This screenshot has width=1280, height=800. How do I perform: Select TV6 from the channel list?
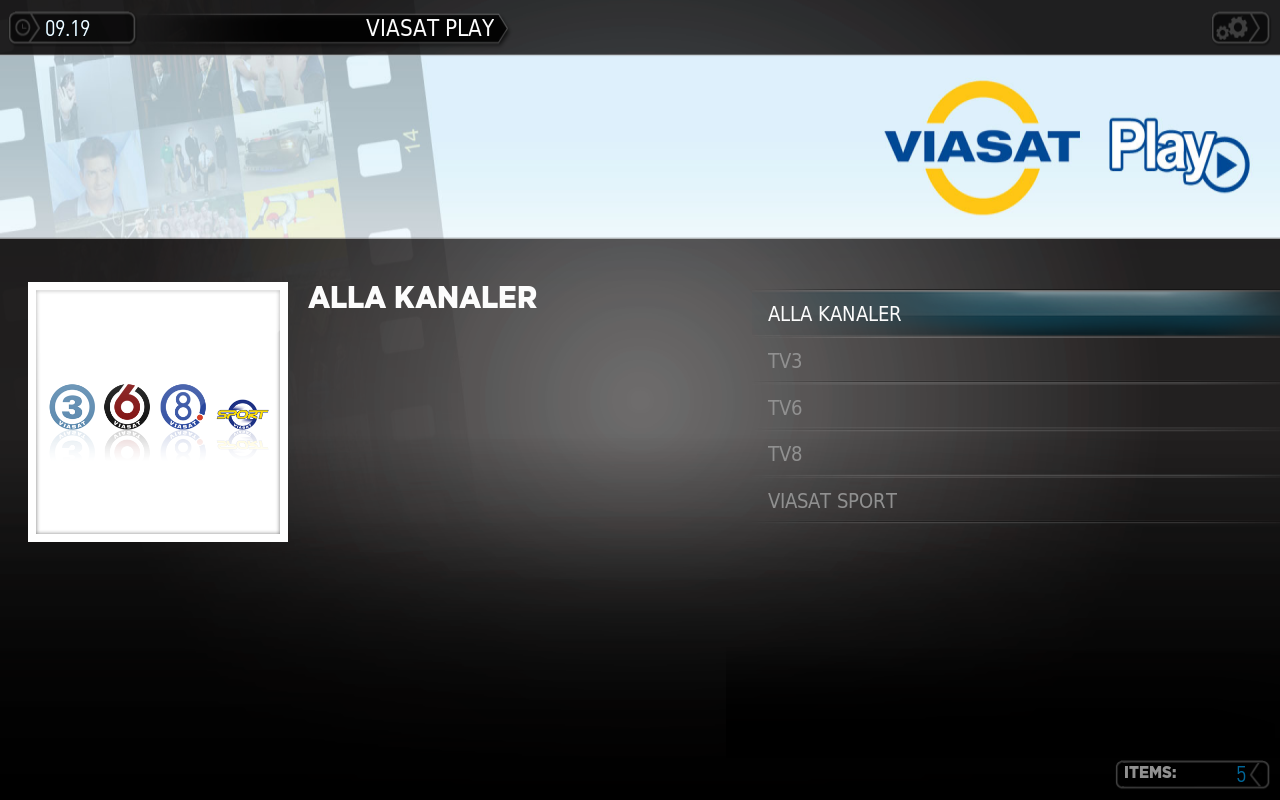(x=783, y=407)
